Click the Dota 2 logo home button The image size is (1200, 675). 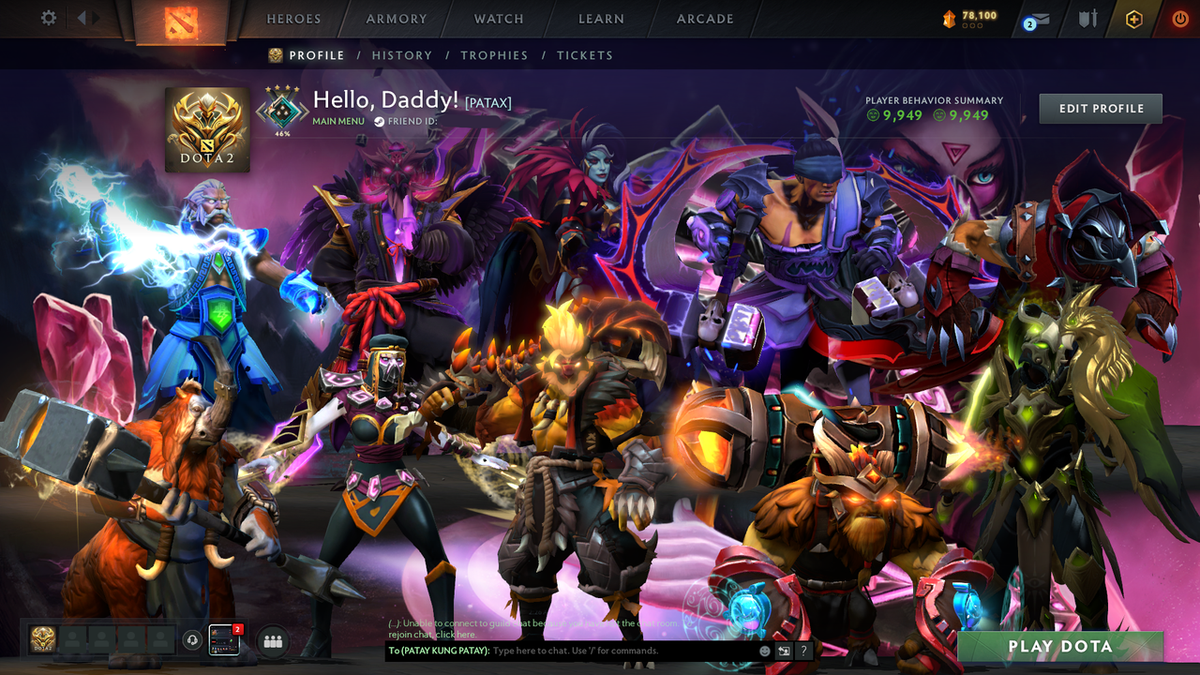(180, 20)
